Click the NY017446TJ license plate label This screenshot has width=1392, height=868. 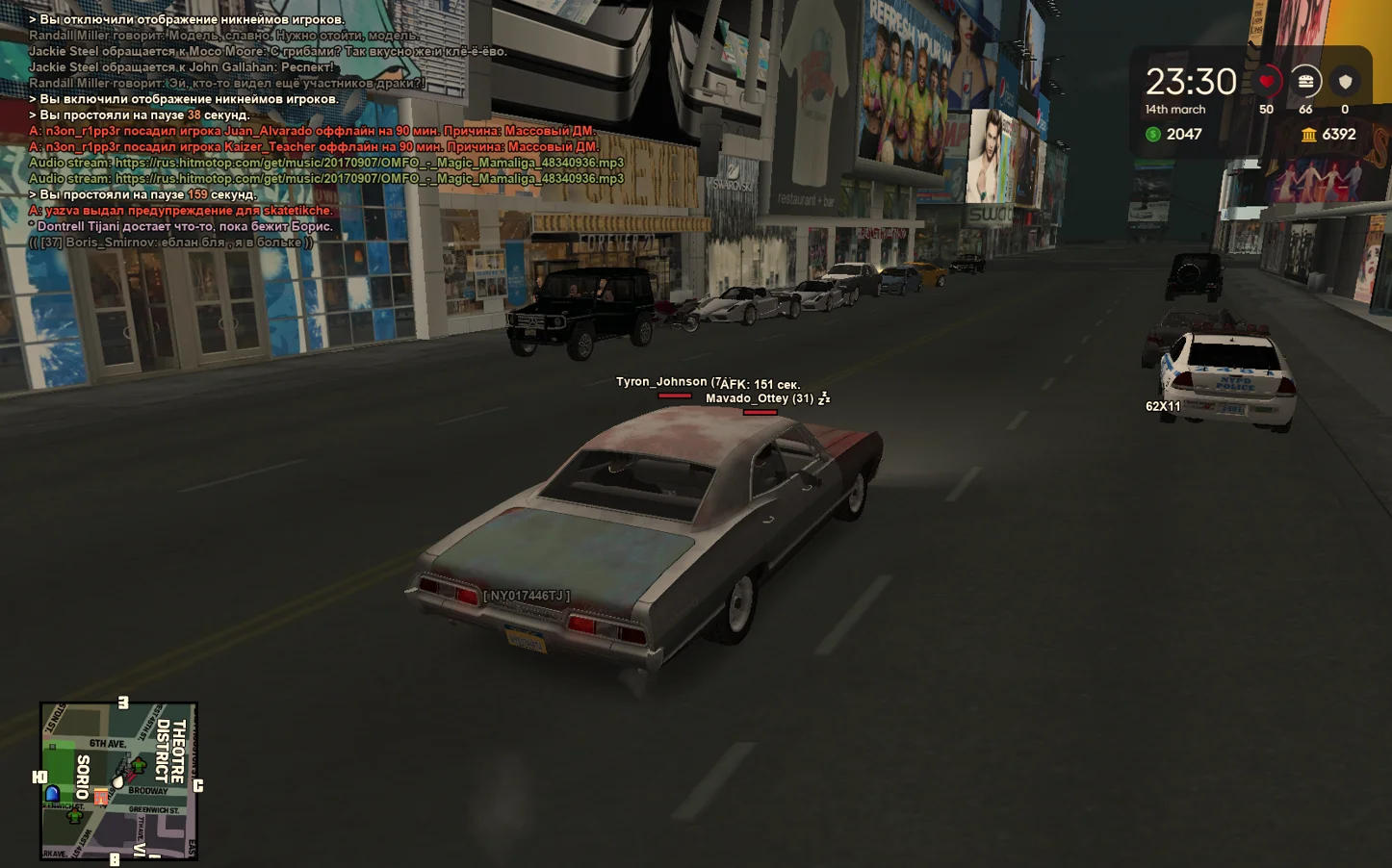[x=528, y=596]
